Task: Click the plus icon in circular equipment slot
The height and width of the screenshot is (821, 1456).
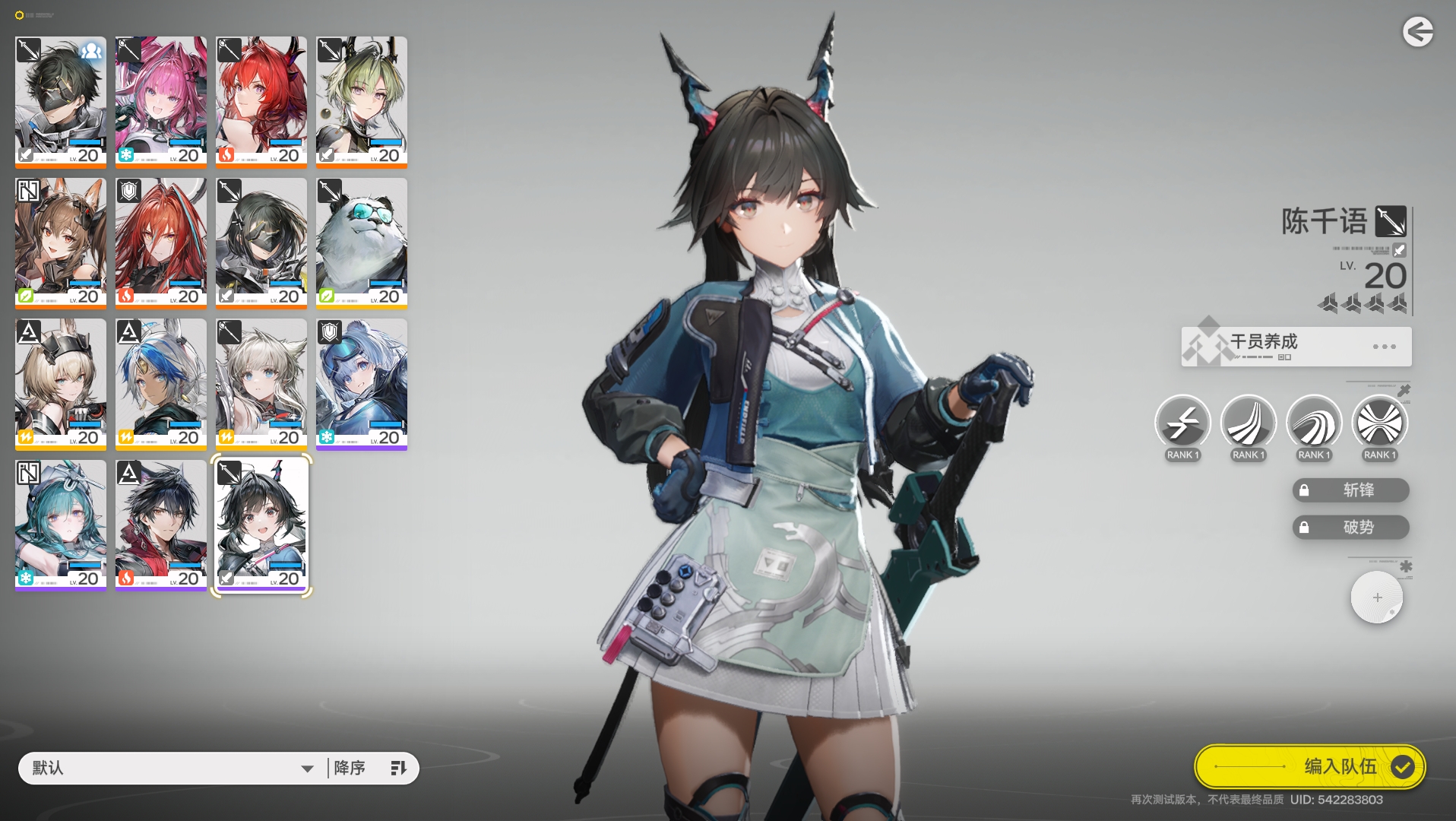Action: tap(1376, 598)
